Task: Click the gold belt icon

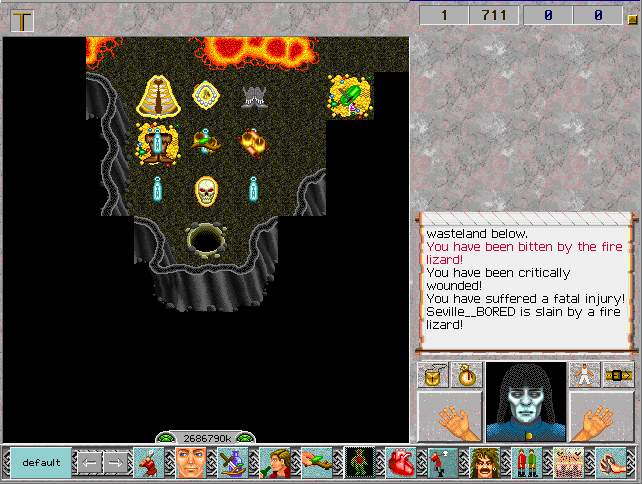Action: (x=619, y=375)
